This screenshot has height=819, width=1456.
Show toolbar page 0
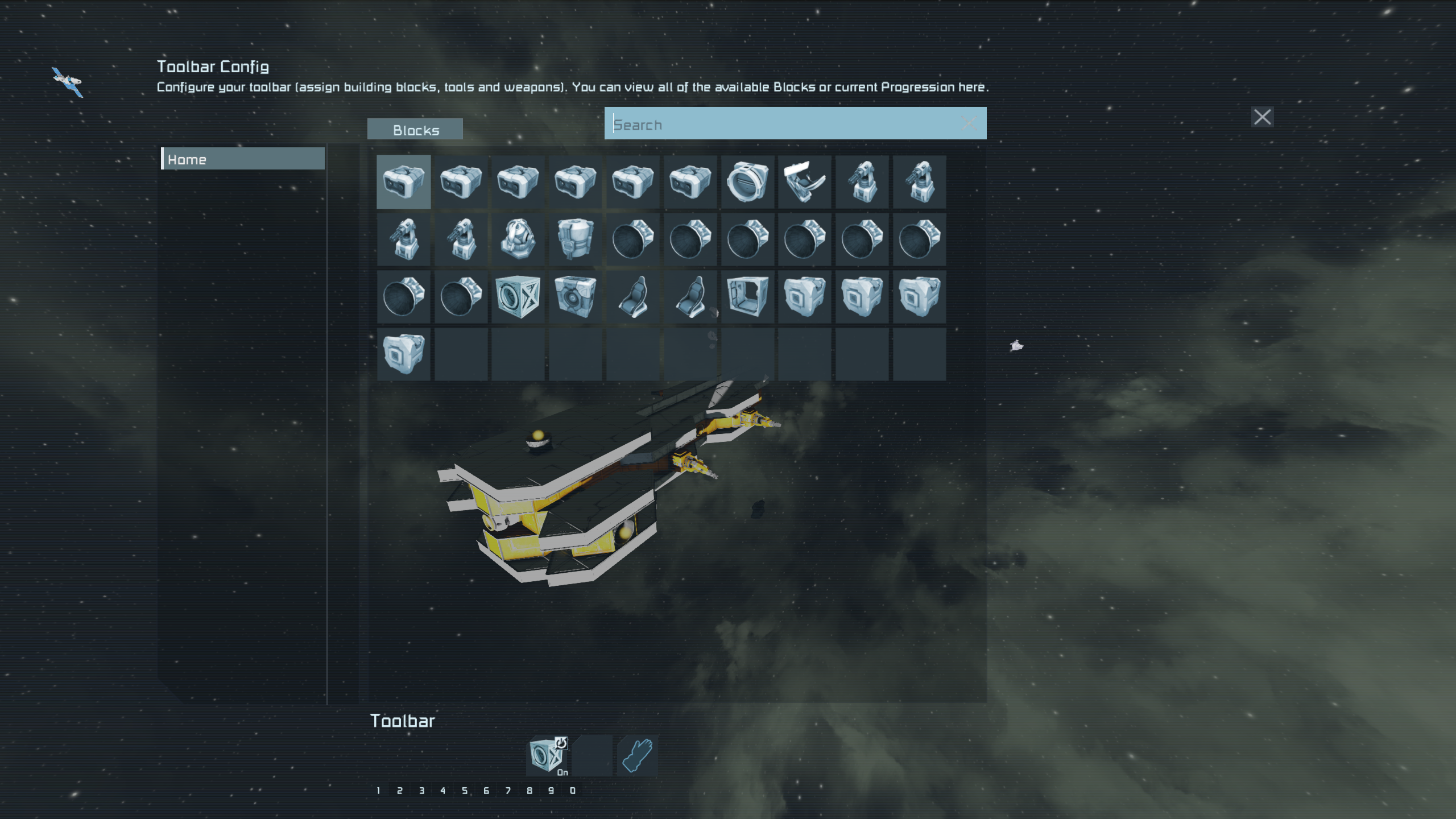click(573, 791)
